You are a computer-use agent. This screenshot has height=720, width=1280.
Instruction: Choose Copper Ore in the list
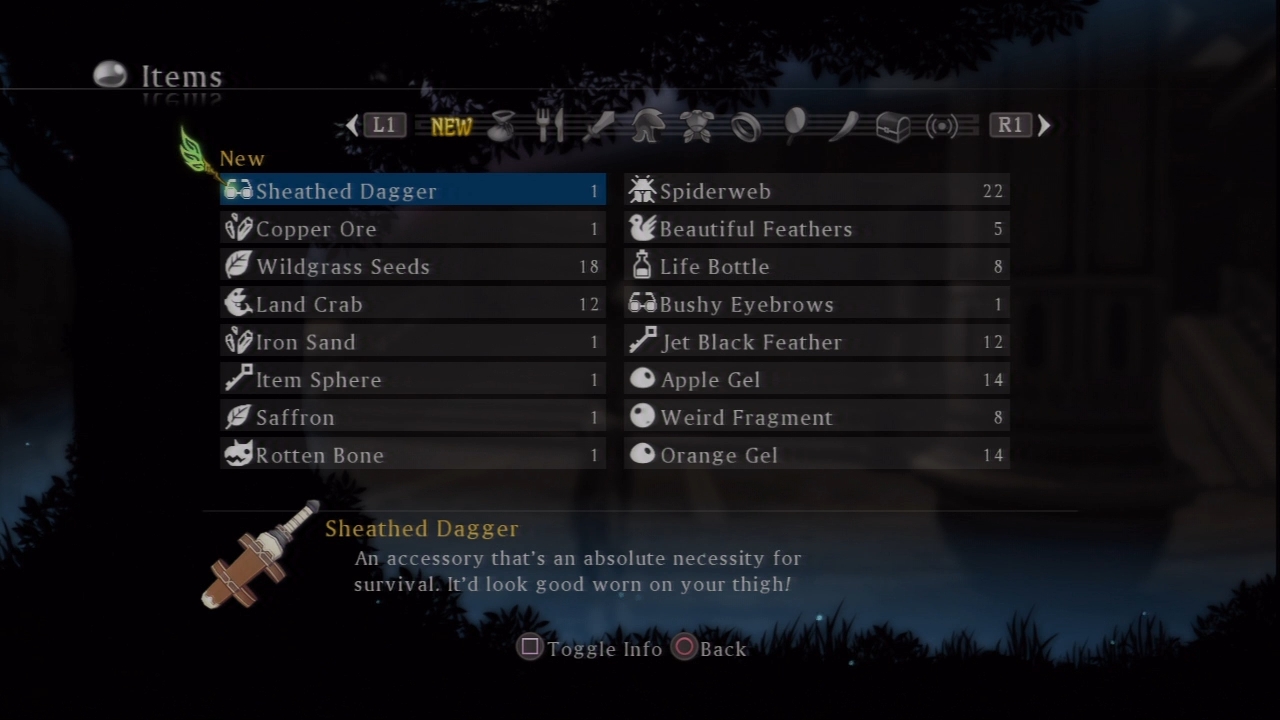point(412,229)
